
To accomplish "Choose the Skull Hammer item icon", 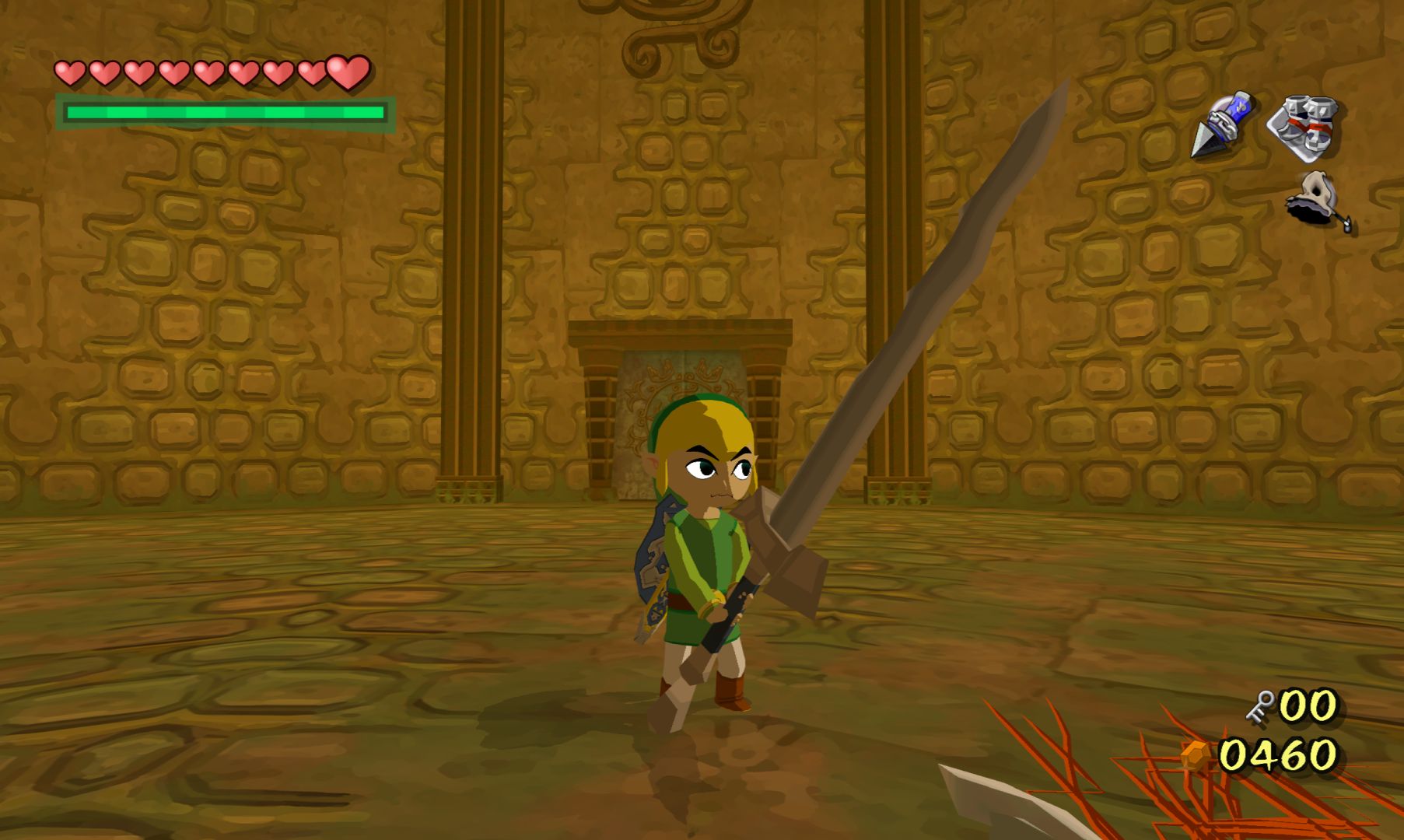I will [1318, 201].
